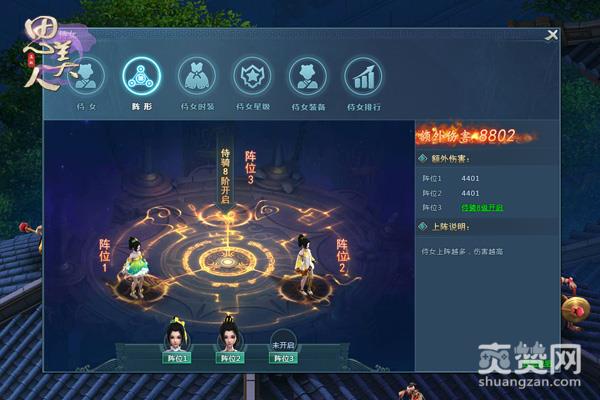
Task: Go to the 侍女装备 tab
Action: coord(308,75)
